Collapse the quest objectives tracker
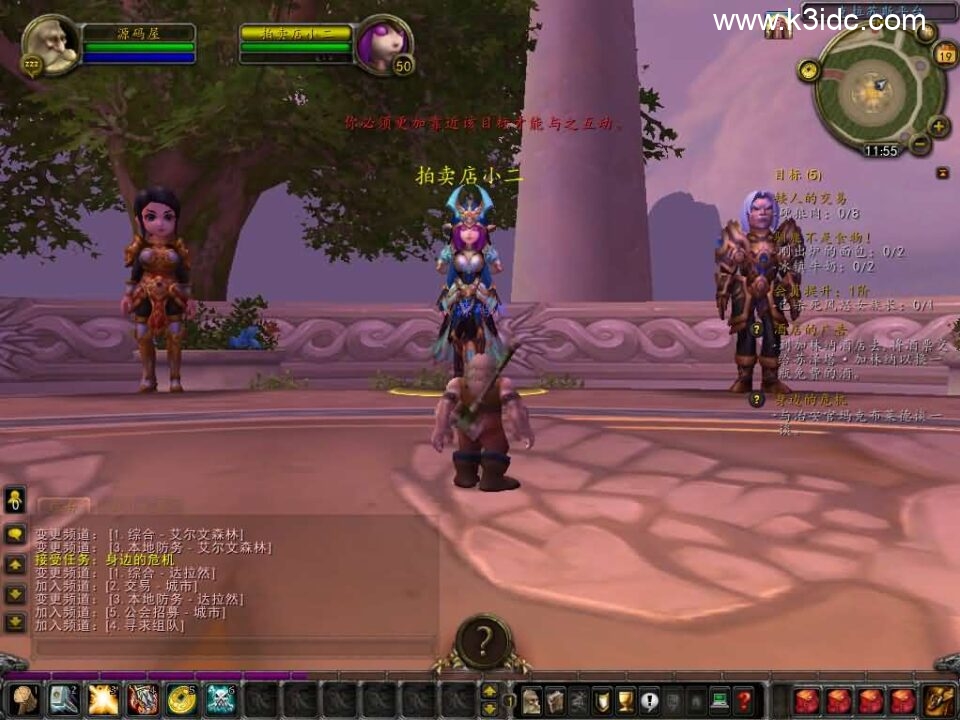This screenshot has width=960, height=720. click(x=942, y=173)
